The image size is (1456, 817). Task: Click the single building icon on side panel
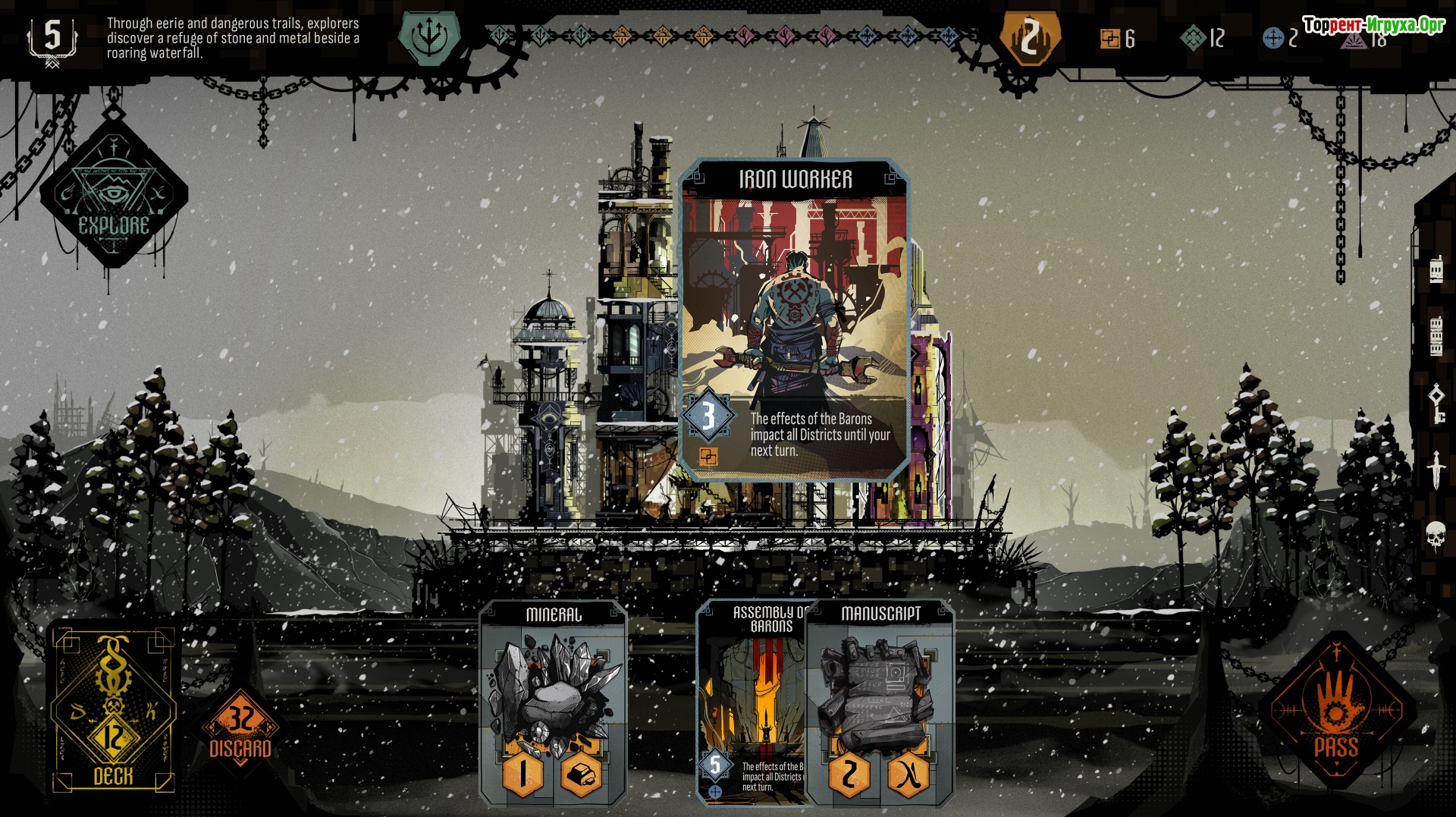(x=1436, y=270)
